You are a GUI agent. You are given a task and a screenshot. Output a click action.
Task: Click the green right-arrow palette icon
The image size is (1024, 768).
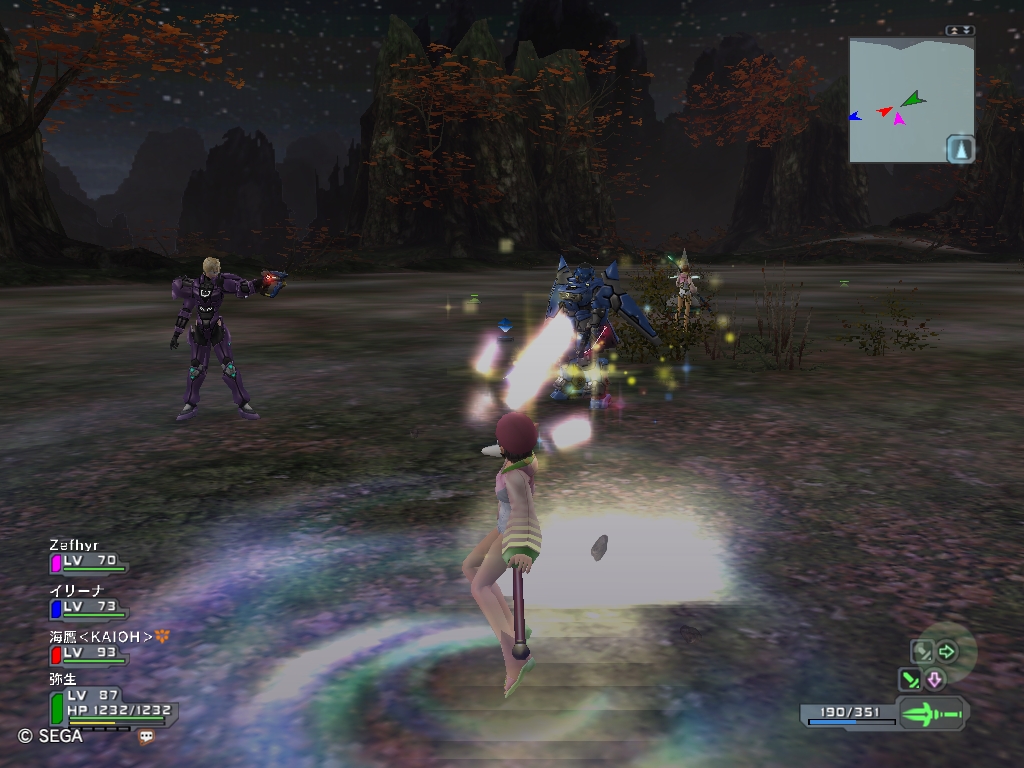pyautogui.click(x=946, y=653)
